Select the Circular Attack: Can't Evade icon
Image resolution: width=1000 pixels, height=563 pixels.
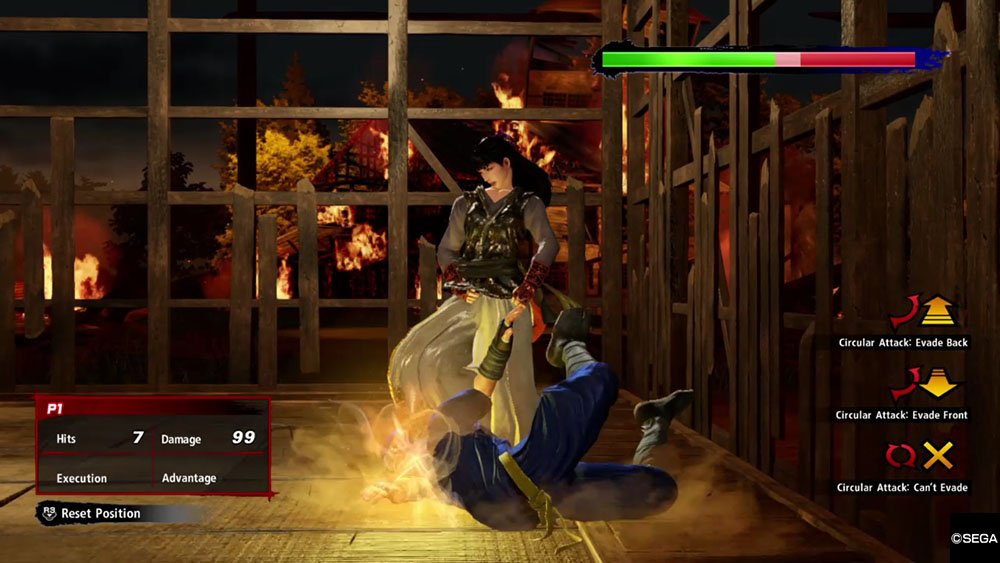[921, 457]
